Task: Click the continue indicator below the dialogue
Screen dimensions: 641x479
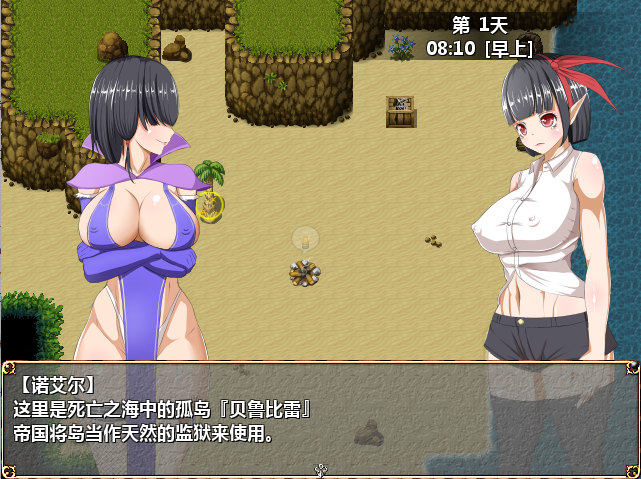Action: tap(321, 469)
